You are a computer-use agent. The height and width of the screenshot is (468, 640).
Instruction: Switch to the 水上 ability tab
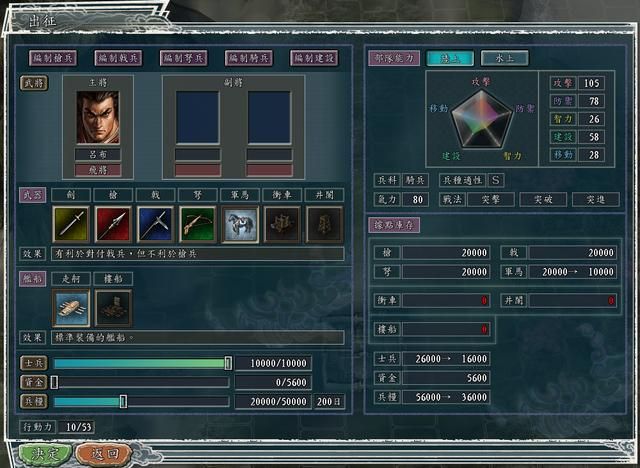click(504, 58)
